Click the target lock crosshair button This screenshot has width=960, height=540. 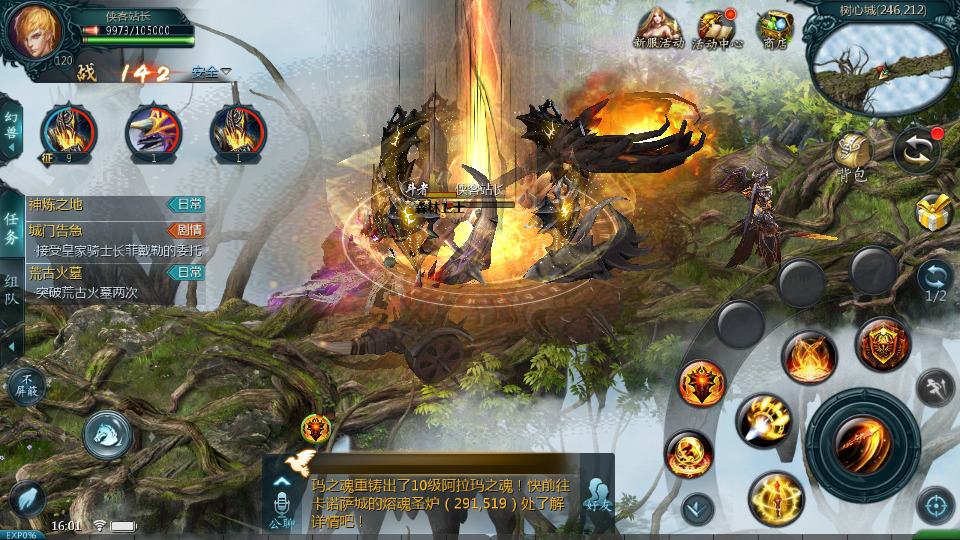point(934,505)
